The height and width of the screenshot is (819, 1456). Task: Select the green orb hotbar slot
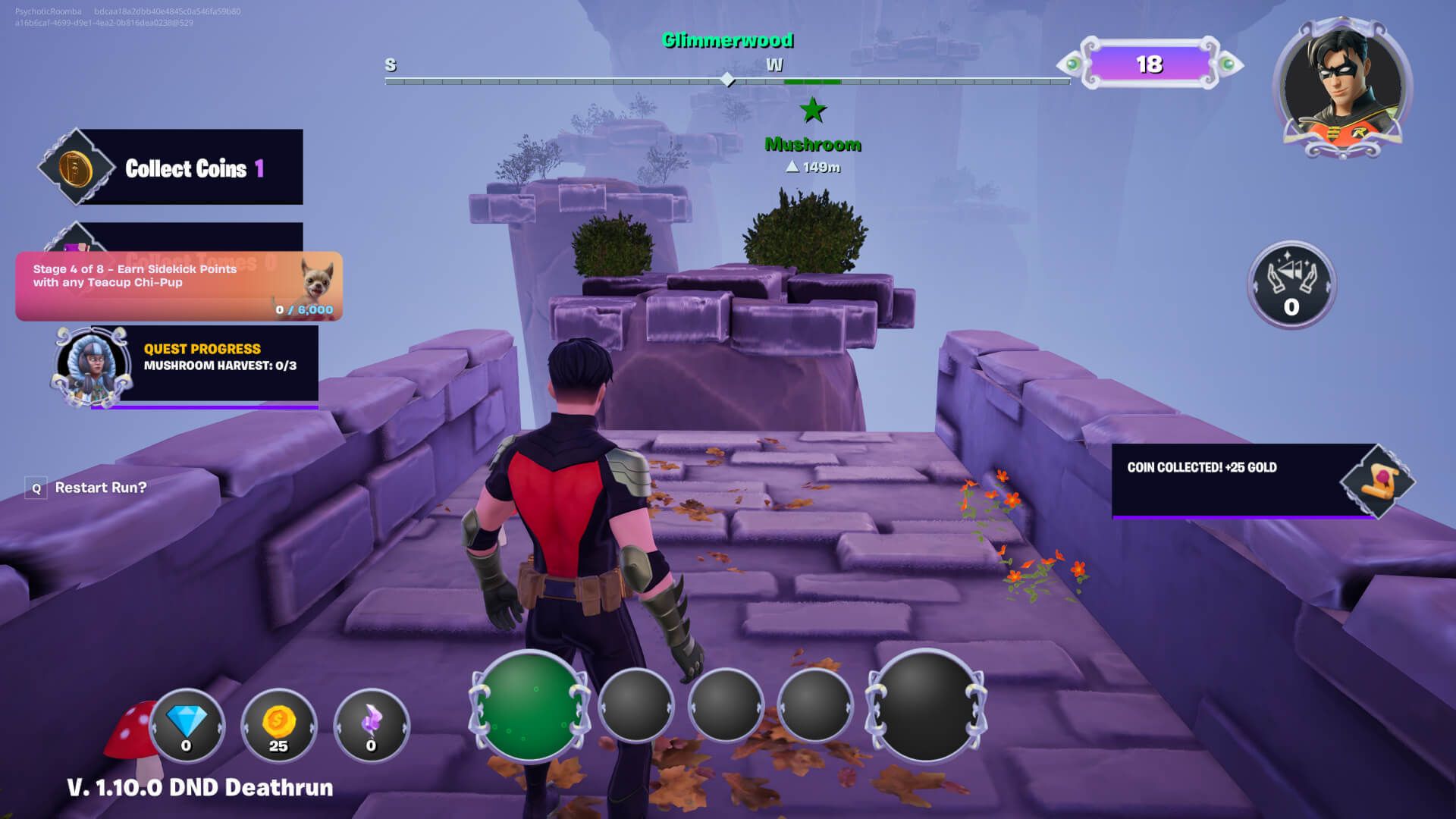point(529,707)
